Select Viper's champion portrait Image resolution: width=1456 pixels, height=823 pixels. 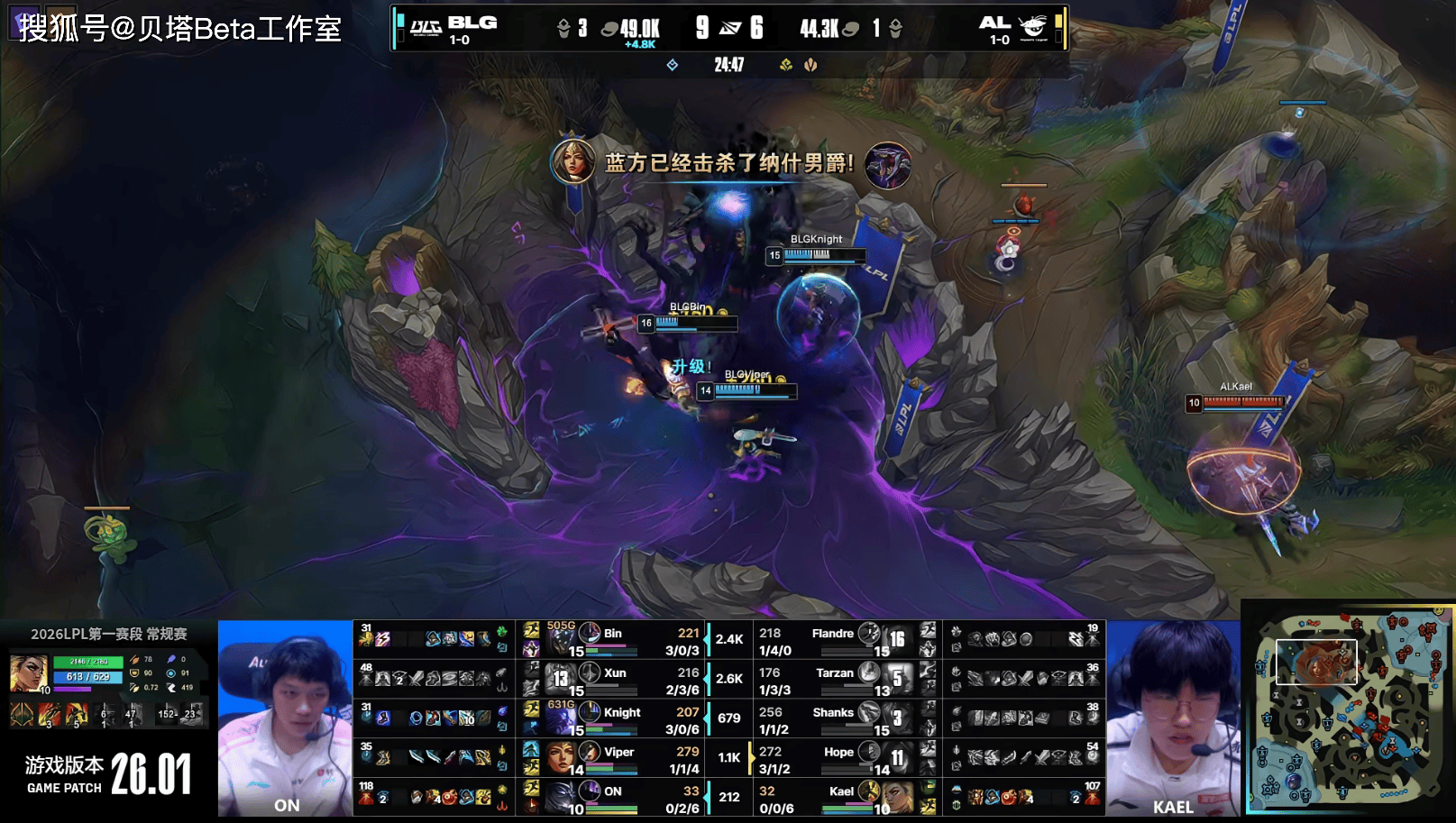[561, 759]
